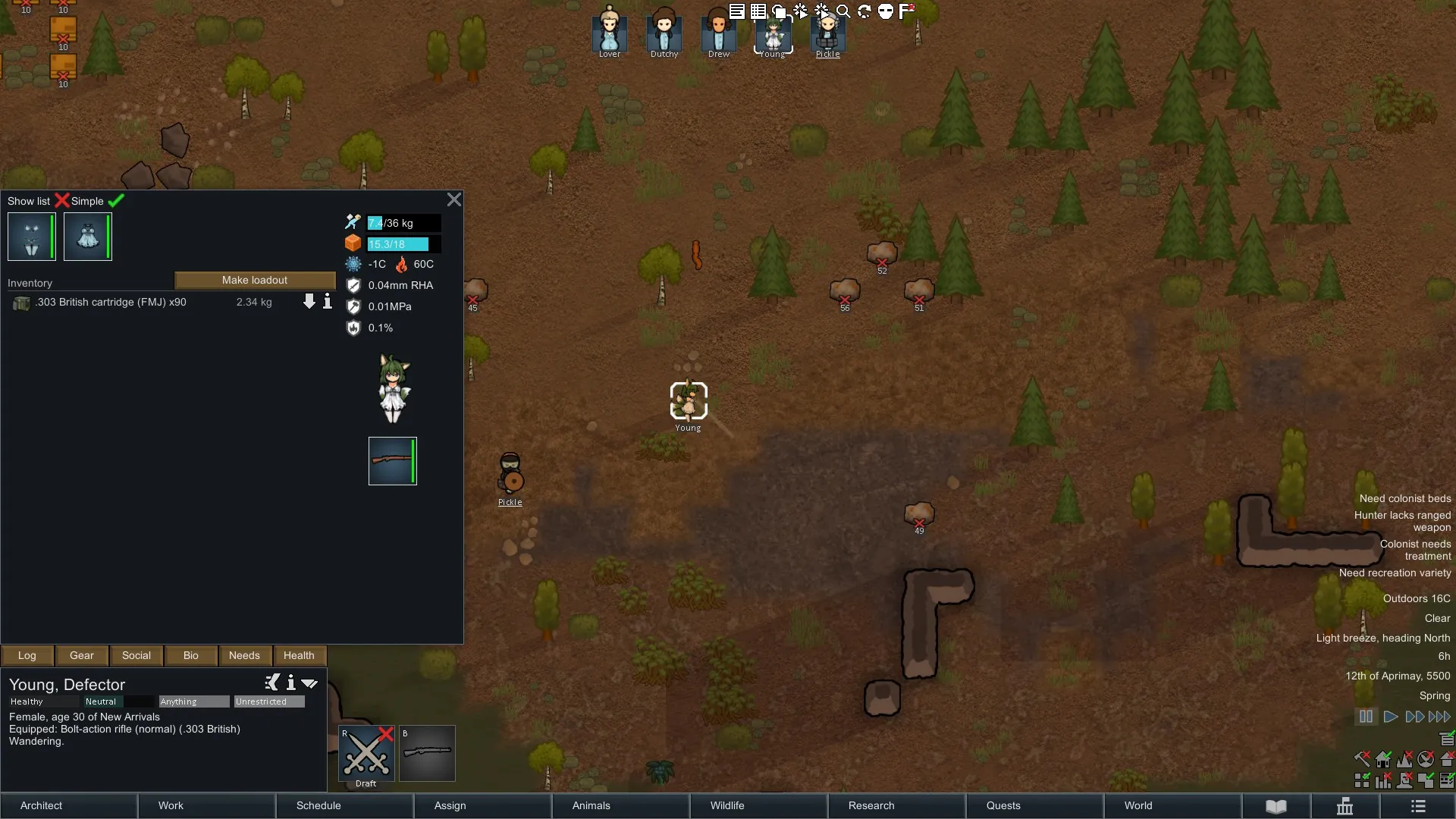Switch to the Needs tab
The width and height of the screenshot is (1456, 819).
click(244, 656)
